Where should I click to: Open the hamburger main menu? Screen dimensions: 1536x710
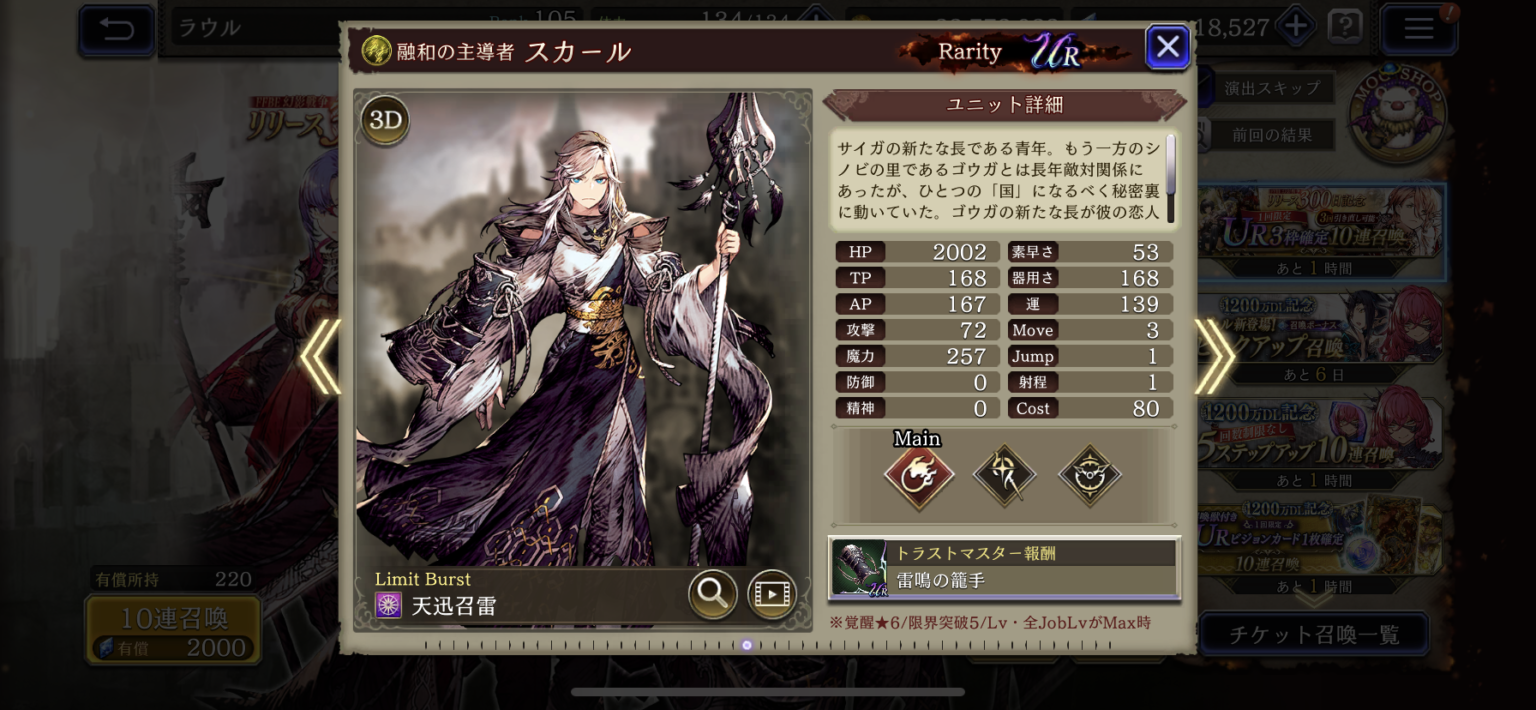[1418, 29]
